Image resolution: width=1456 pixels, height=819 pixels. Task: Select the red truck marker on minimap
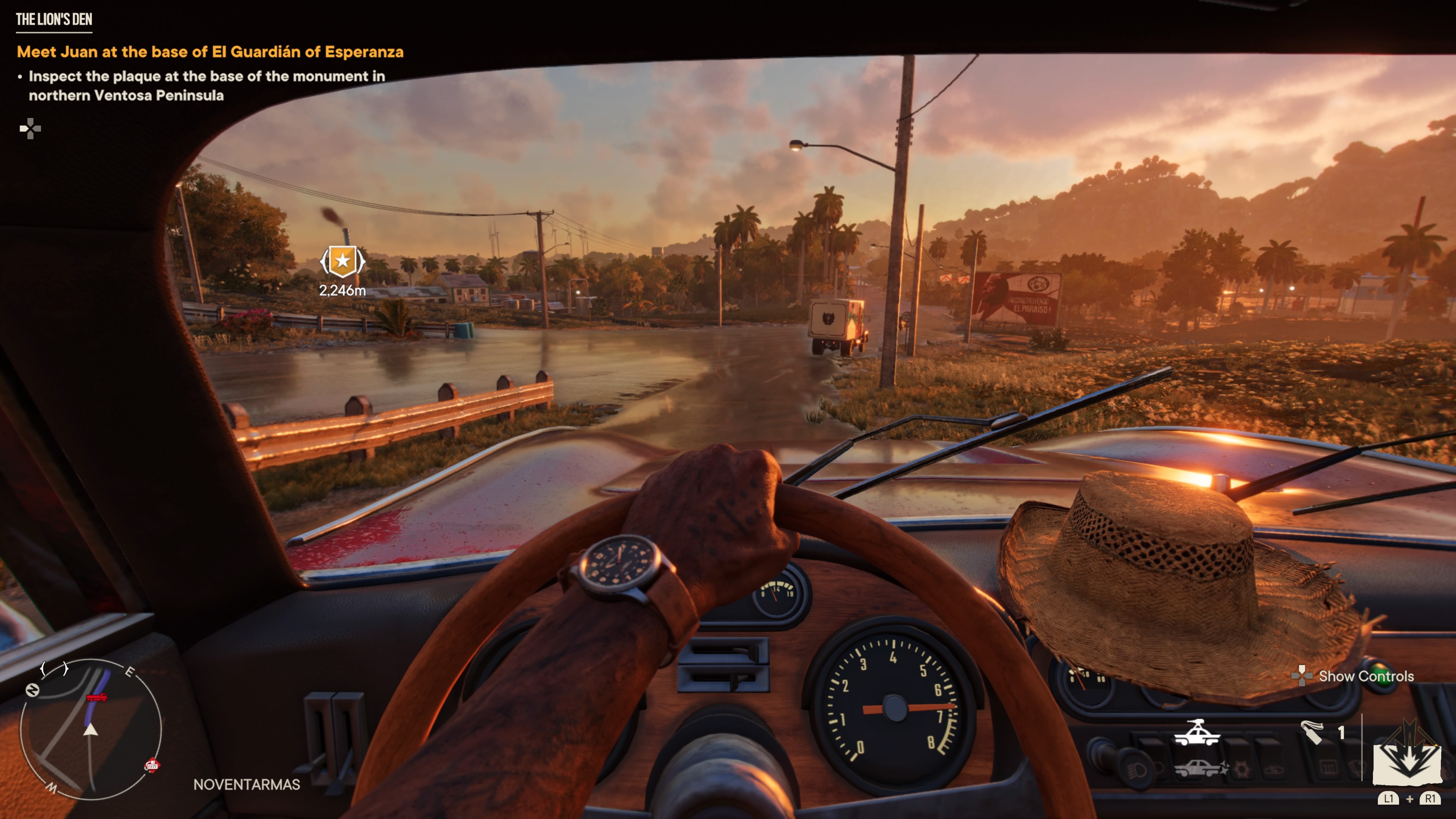pos(97,698)
